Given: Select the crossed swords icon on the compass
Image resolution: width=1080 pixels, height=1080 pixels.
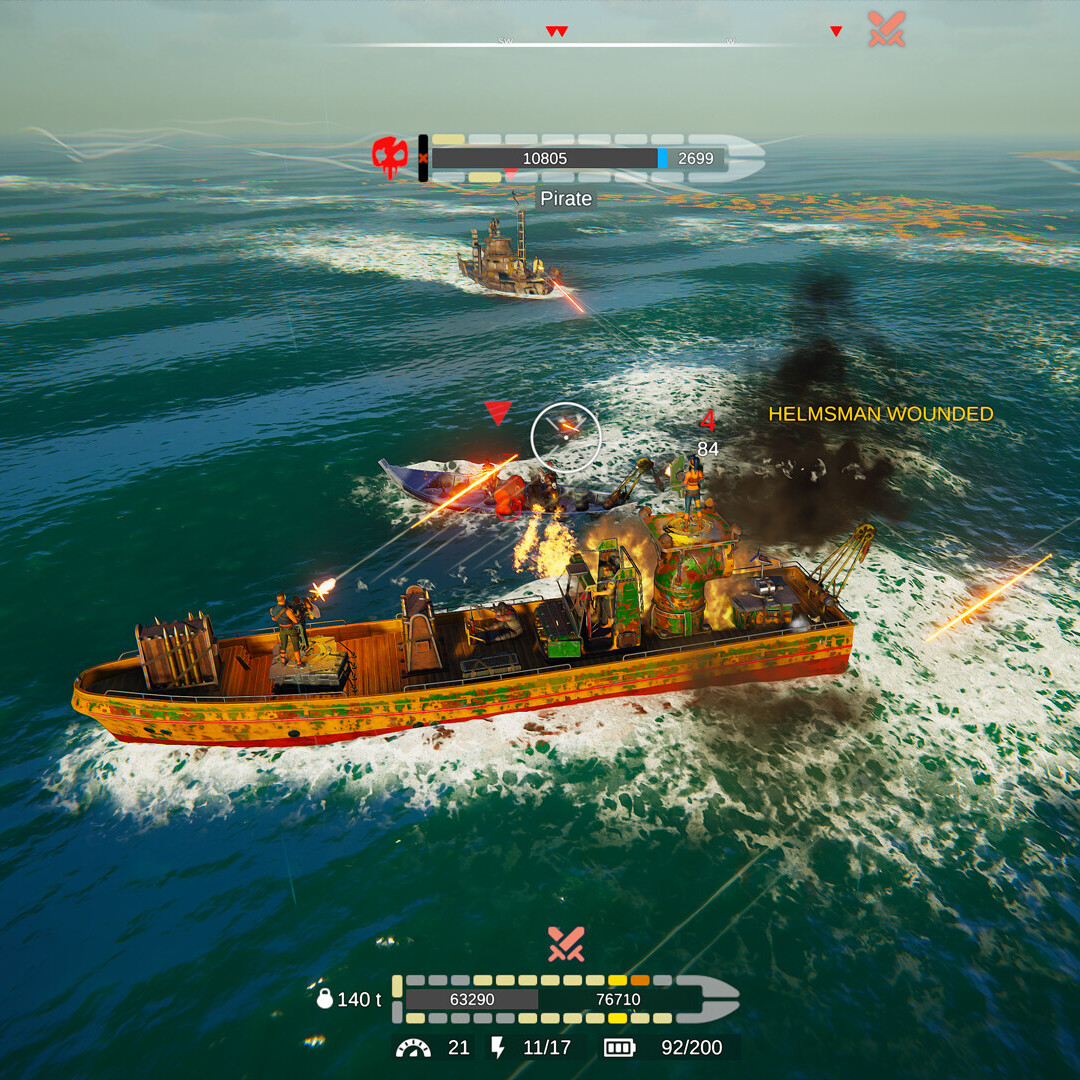Looking at the screenshot, I should [886, 29].
